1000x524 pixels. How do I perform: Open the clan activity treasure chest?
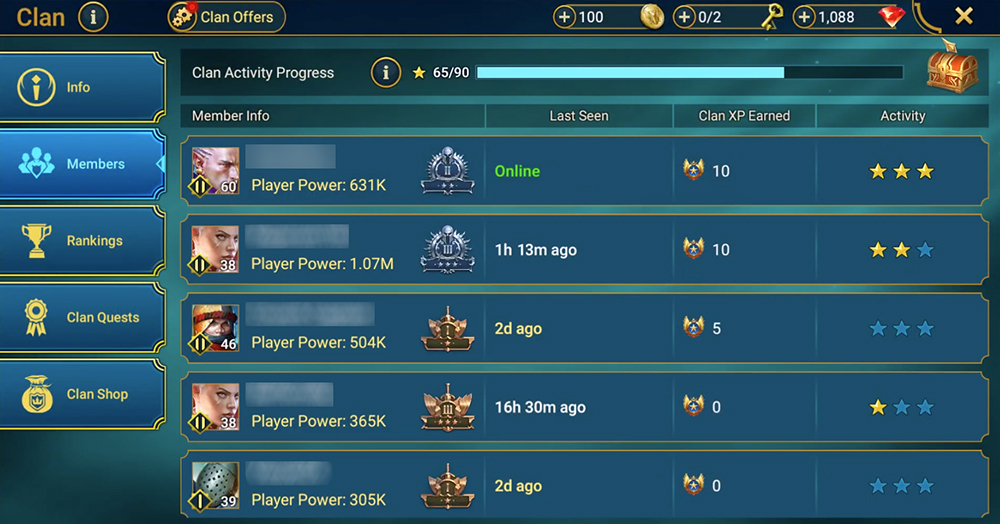(950, 70)
